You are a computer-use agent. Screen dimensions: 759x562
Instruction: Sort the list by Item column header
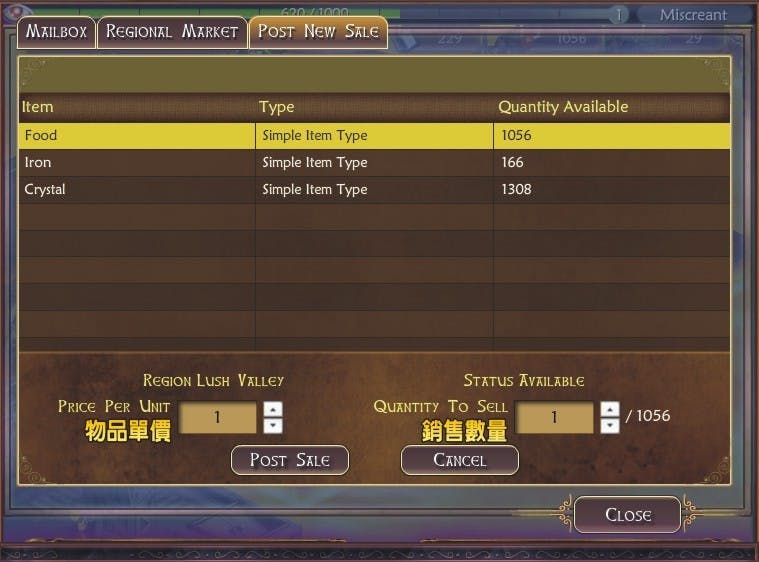[38, 107]
